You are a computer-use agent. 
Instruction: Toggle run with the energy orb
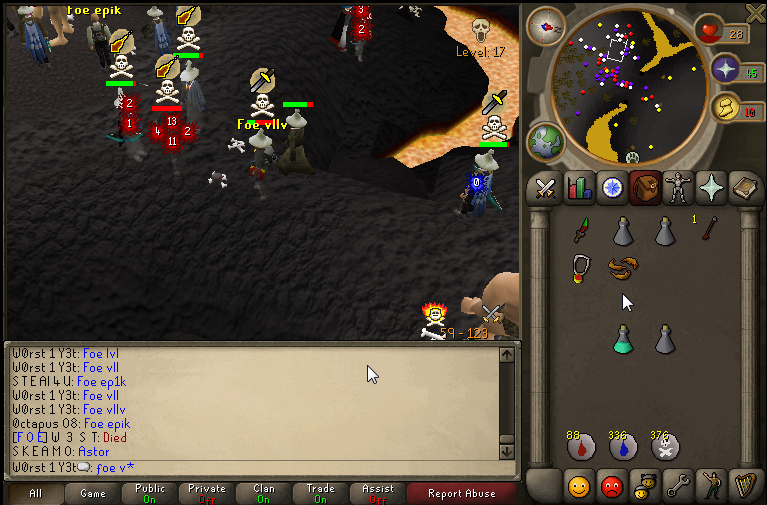(x=727, y=106)
